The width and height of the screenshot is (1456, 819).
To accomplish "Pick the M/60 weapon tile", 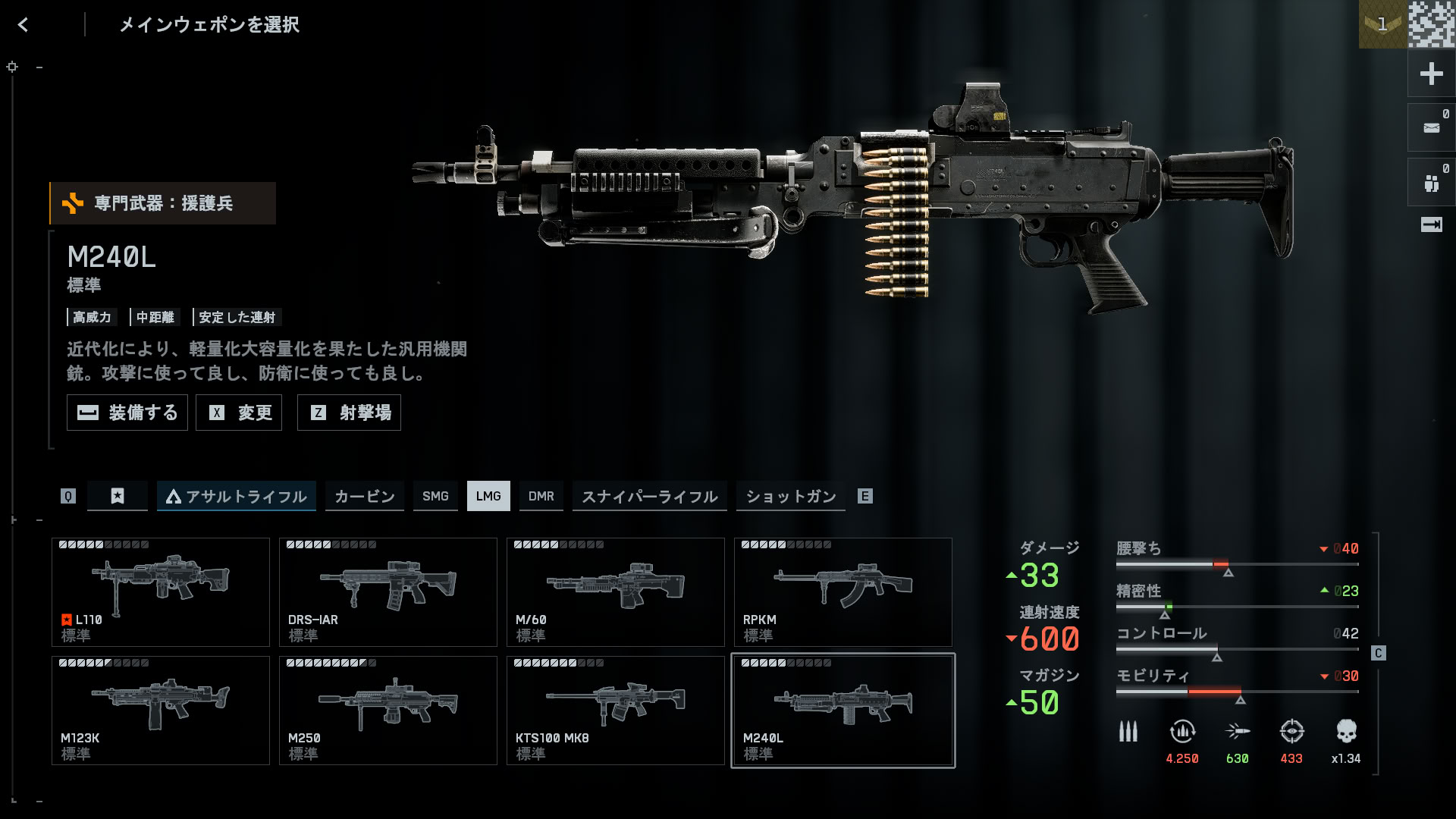I will click(616, 592).
